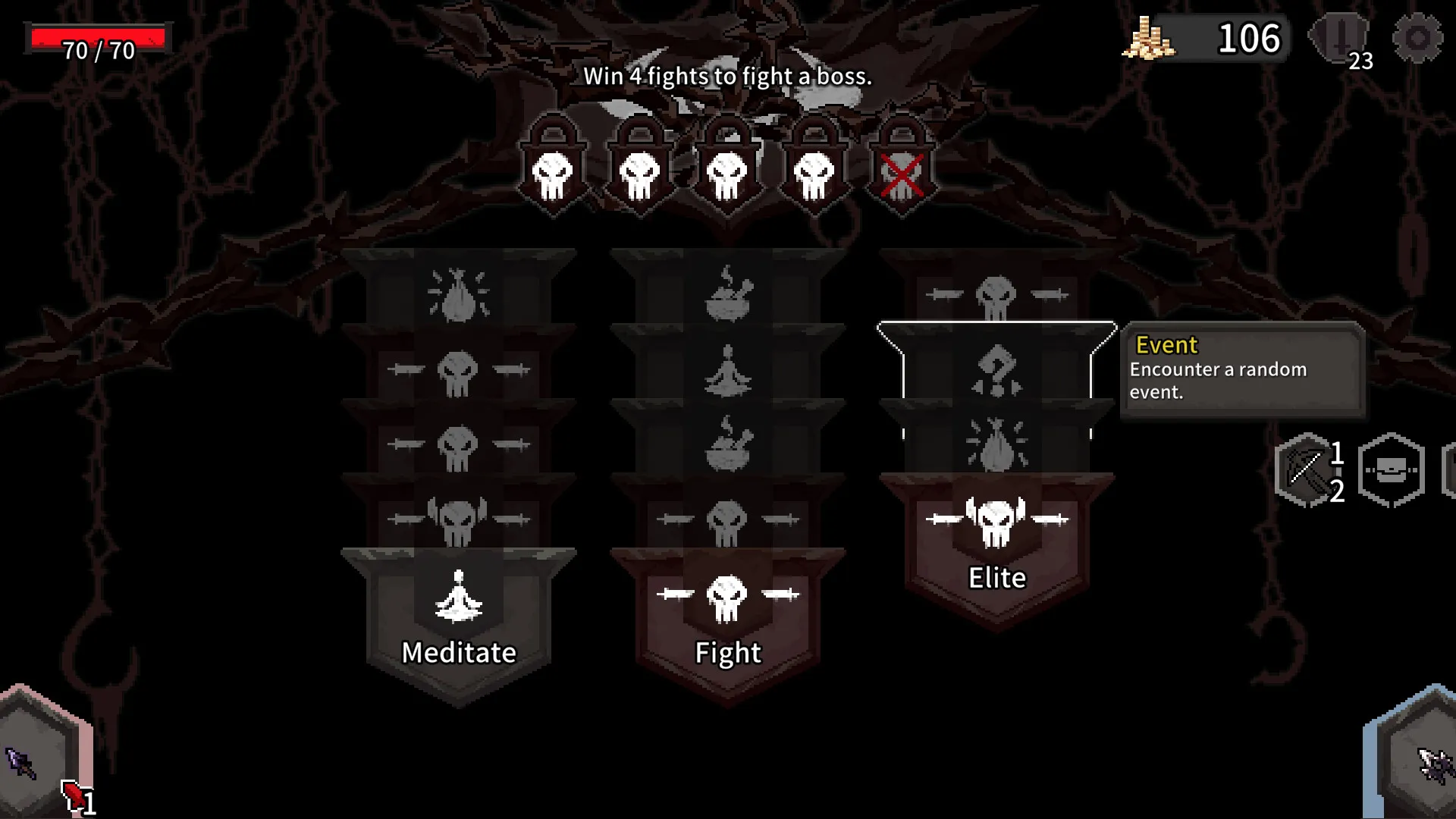The image size is (1456, 819).
Task: Select the crossbow hexagon slot
Action: 1306,470
